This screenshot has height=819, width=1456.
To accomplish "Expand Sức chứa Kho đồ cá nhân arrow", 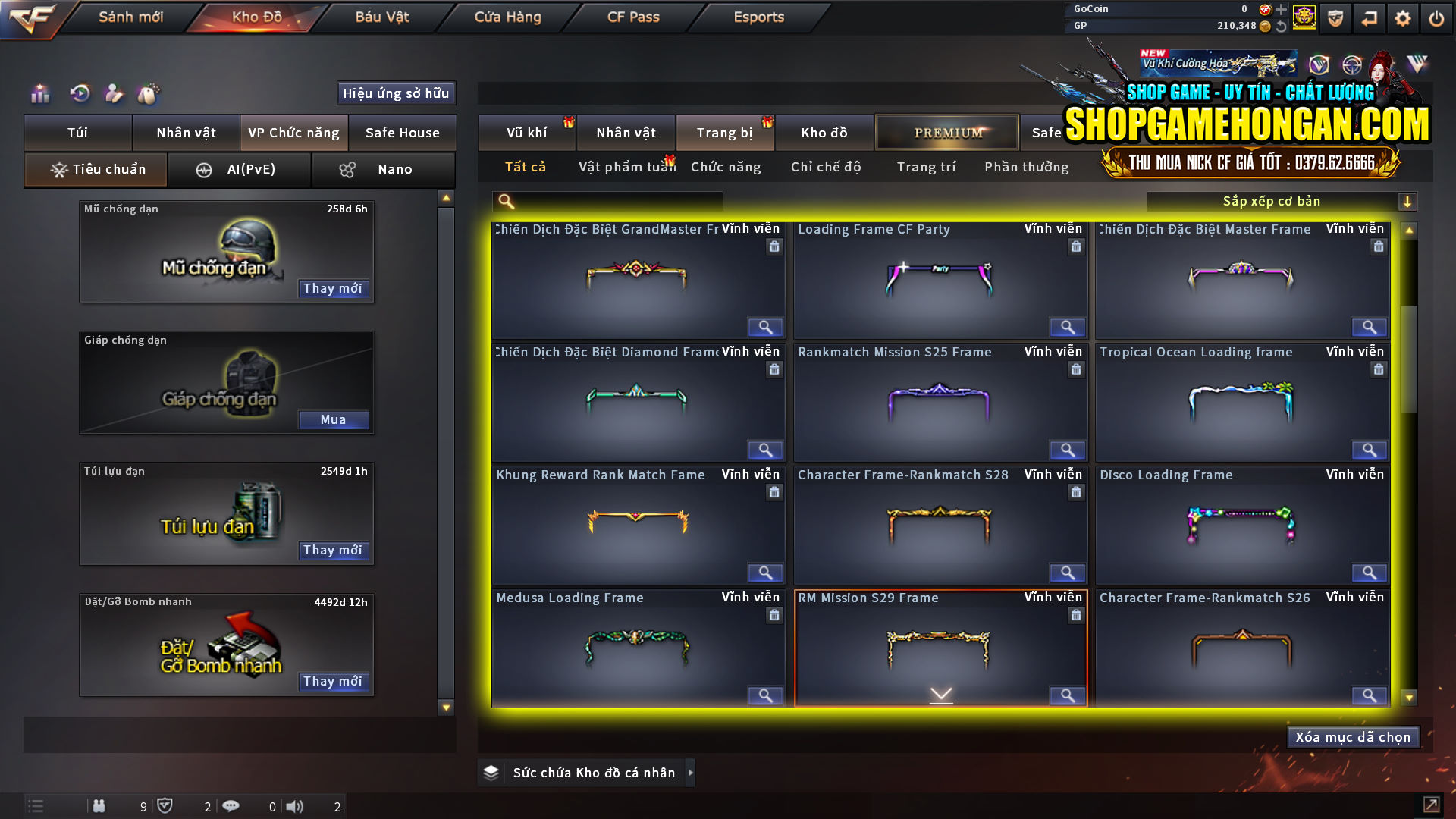I will point(691,773).
